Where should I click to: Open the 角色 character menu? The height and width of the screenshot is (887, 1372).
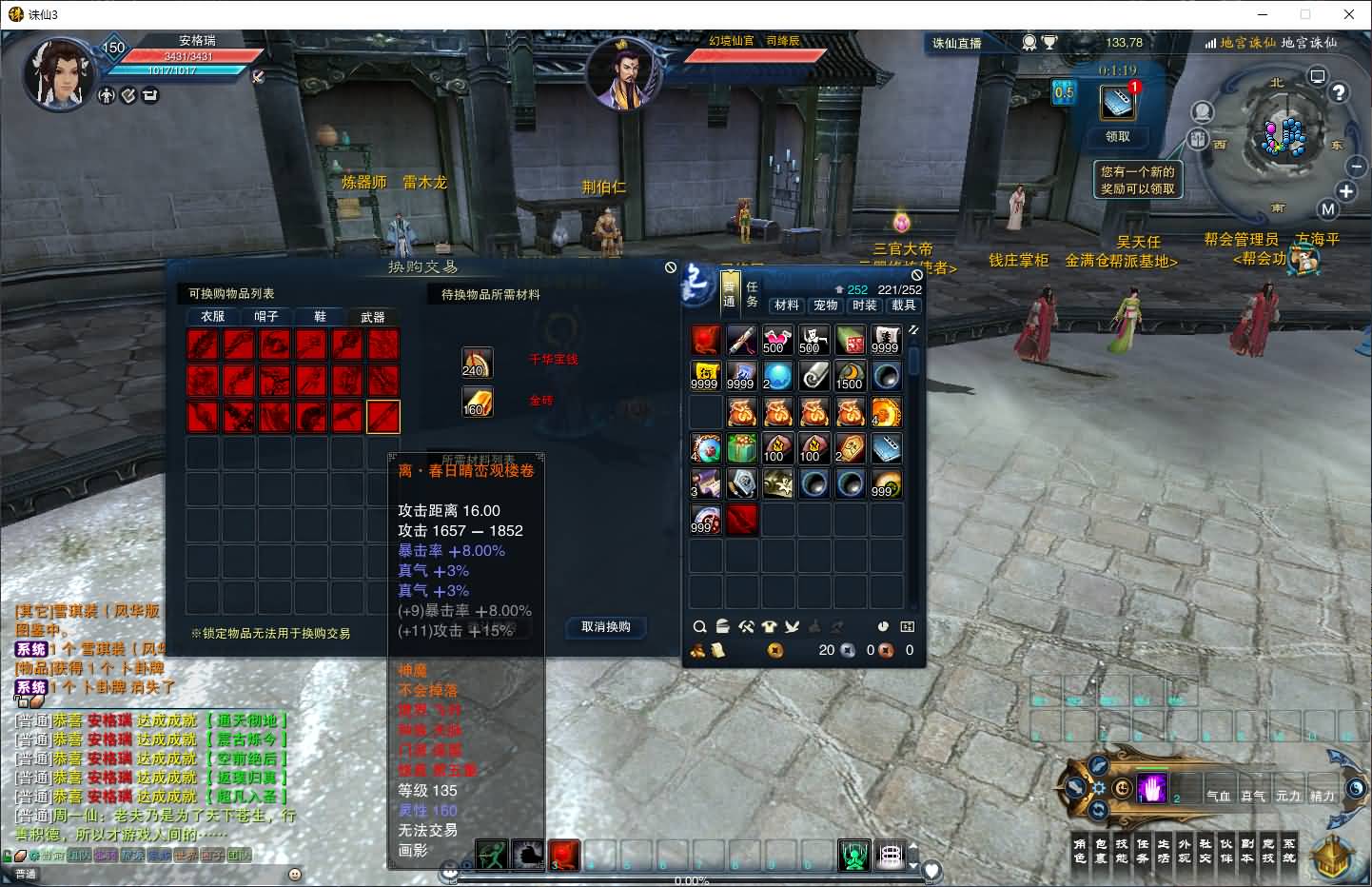pyautogui.click(x=1080, y=851)
